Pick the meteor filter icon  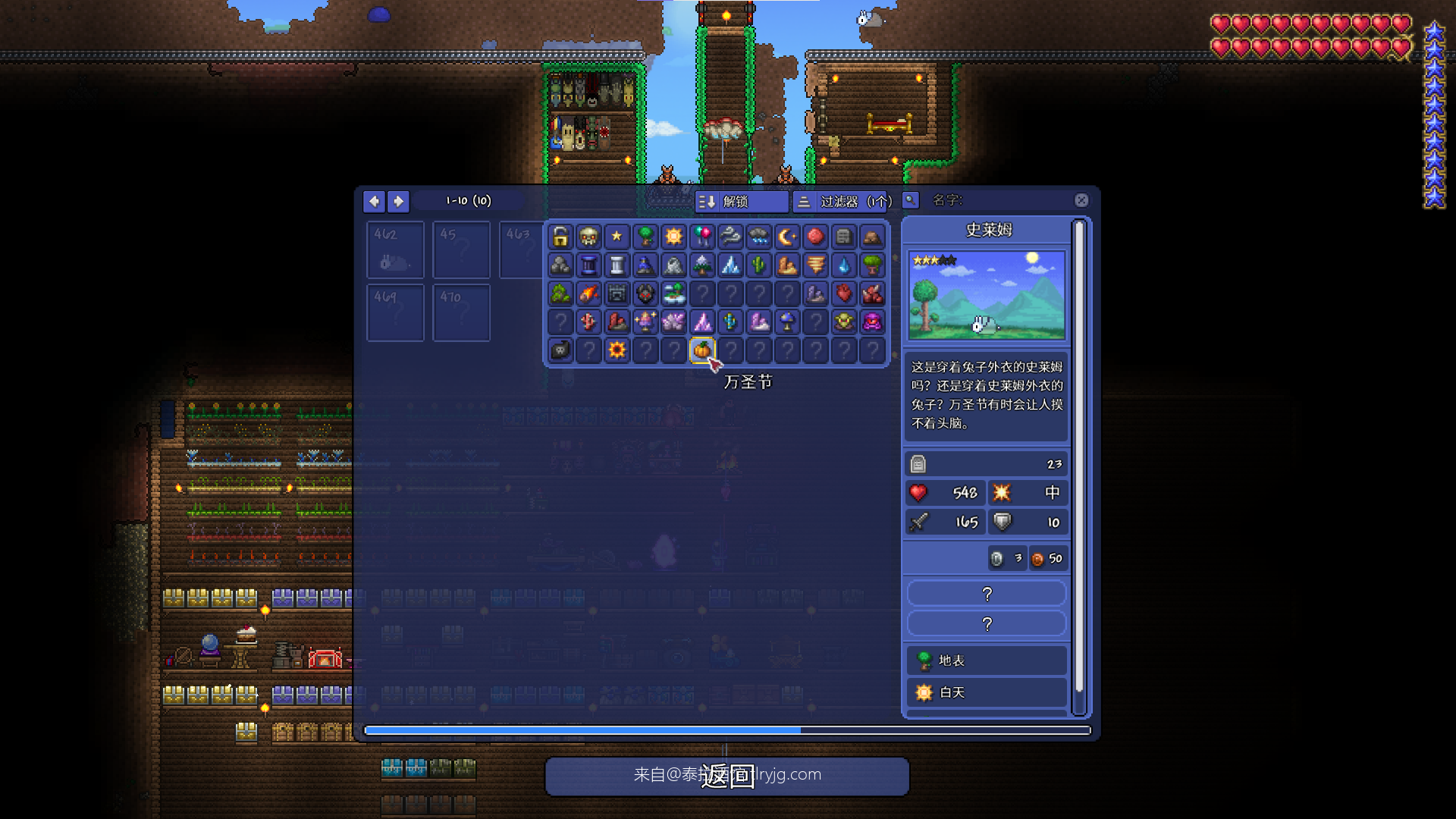coord(588,293)
